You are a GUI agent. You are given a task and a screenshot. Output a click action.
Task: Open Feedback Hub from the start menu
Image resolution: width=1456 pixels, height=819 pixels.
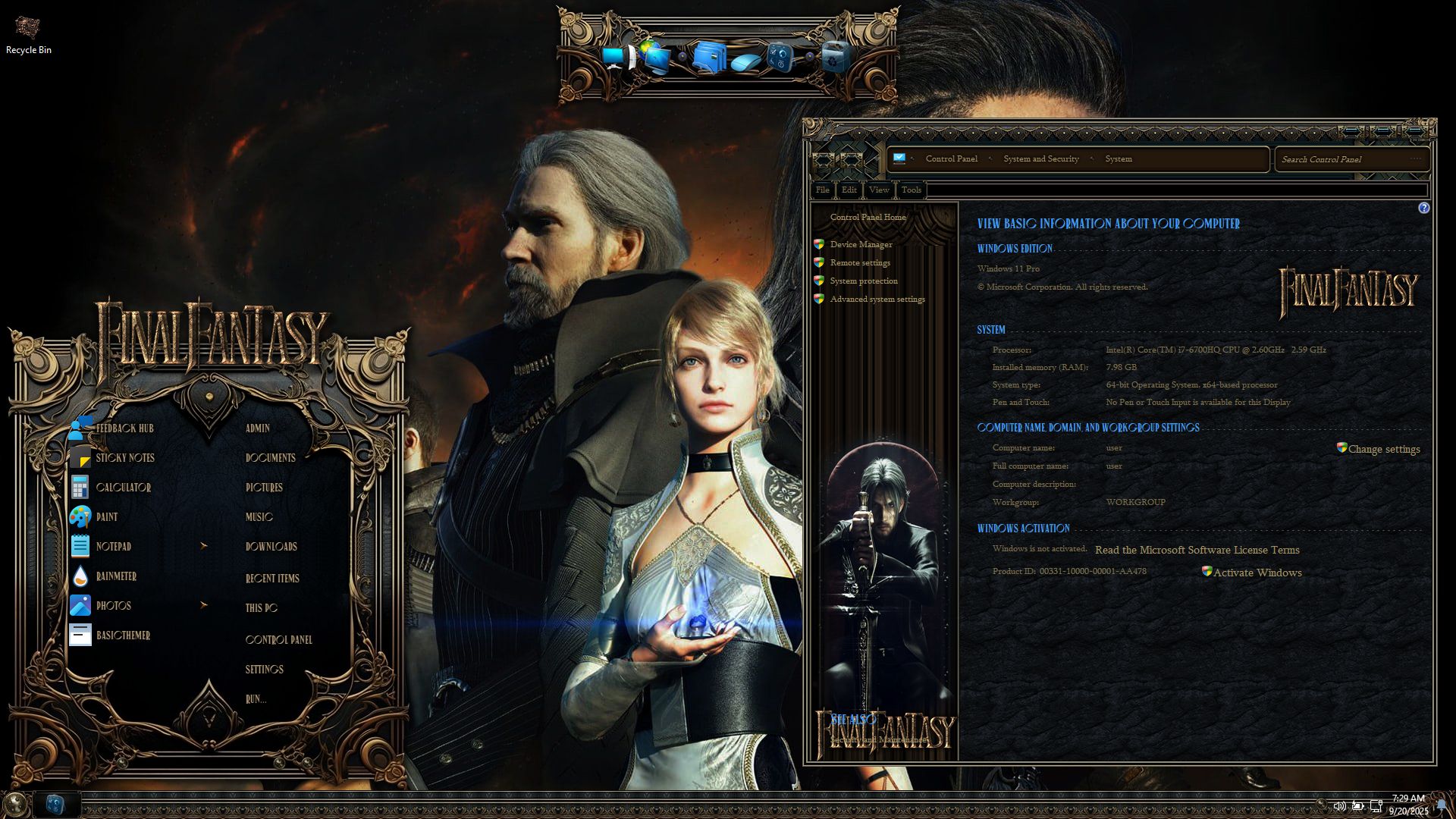(x=124, y=428)
